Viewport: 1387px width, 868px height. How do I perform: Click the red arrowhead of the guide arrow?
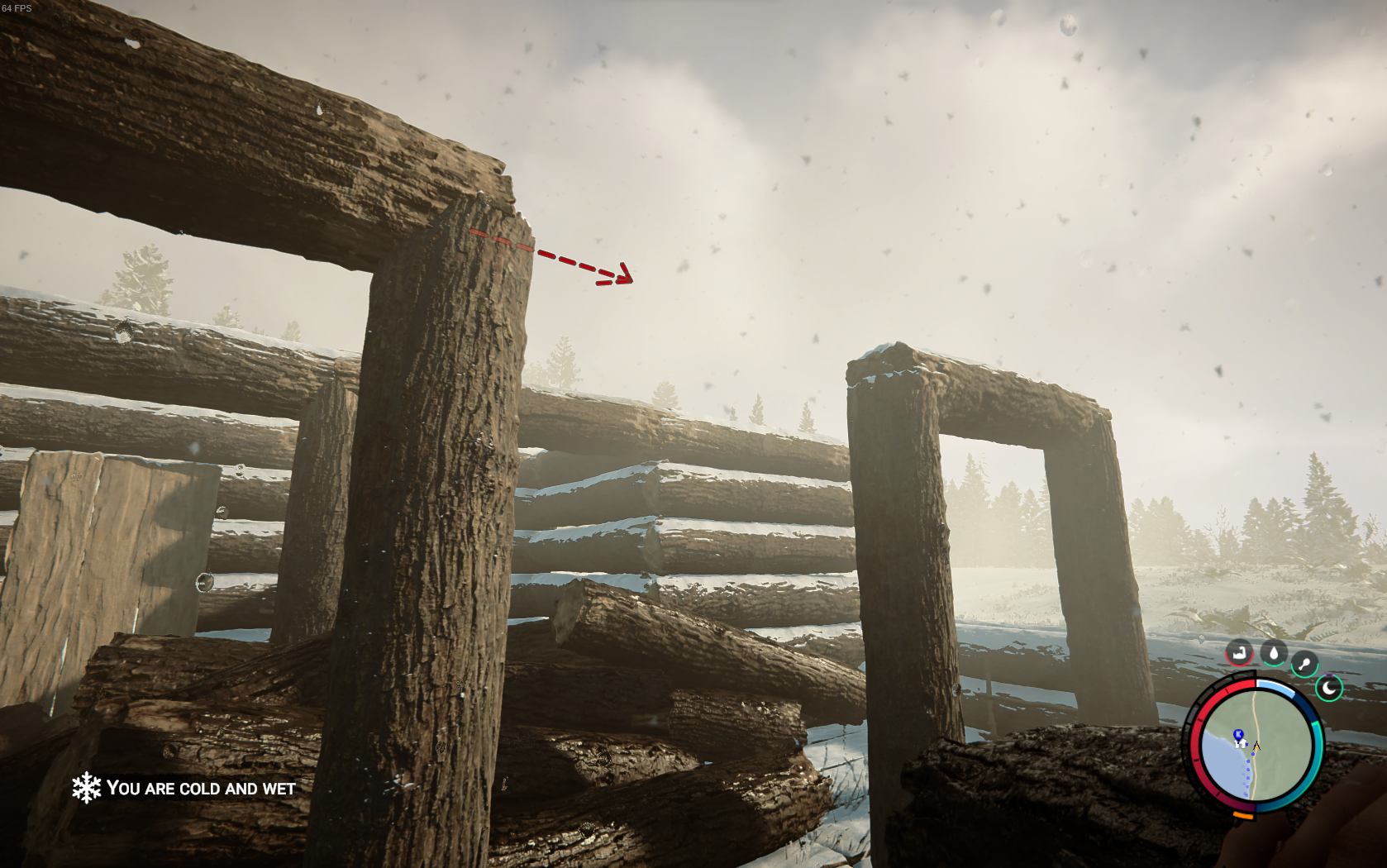[x=626, y=276]
